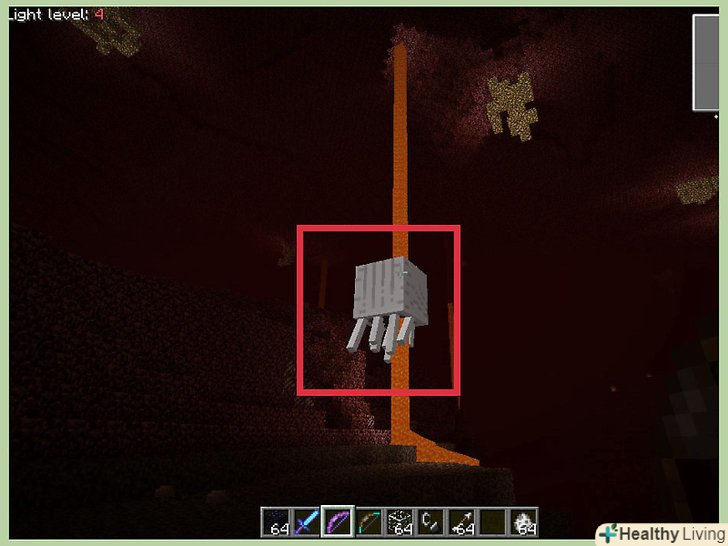Select the snowball stack in the last slot

(x=524, y=522)
